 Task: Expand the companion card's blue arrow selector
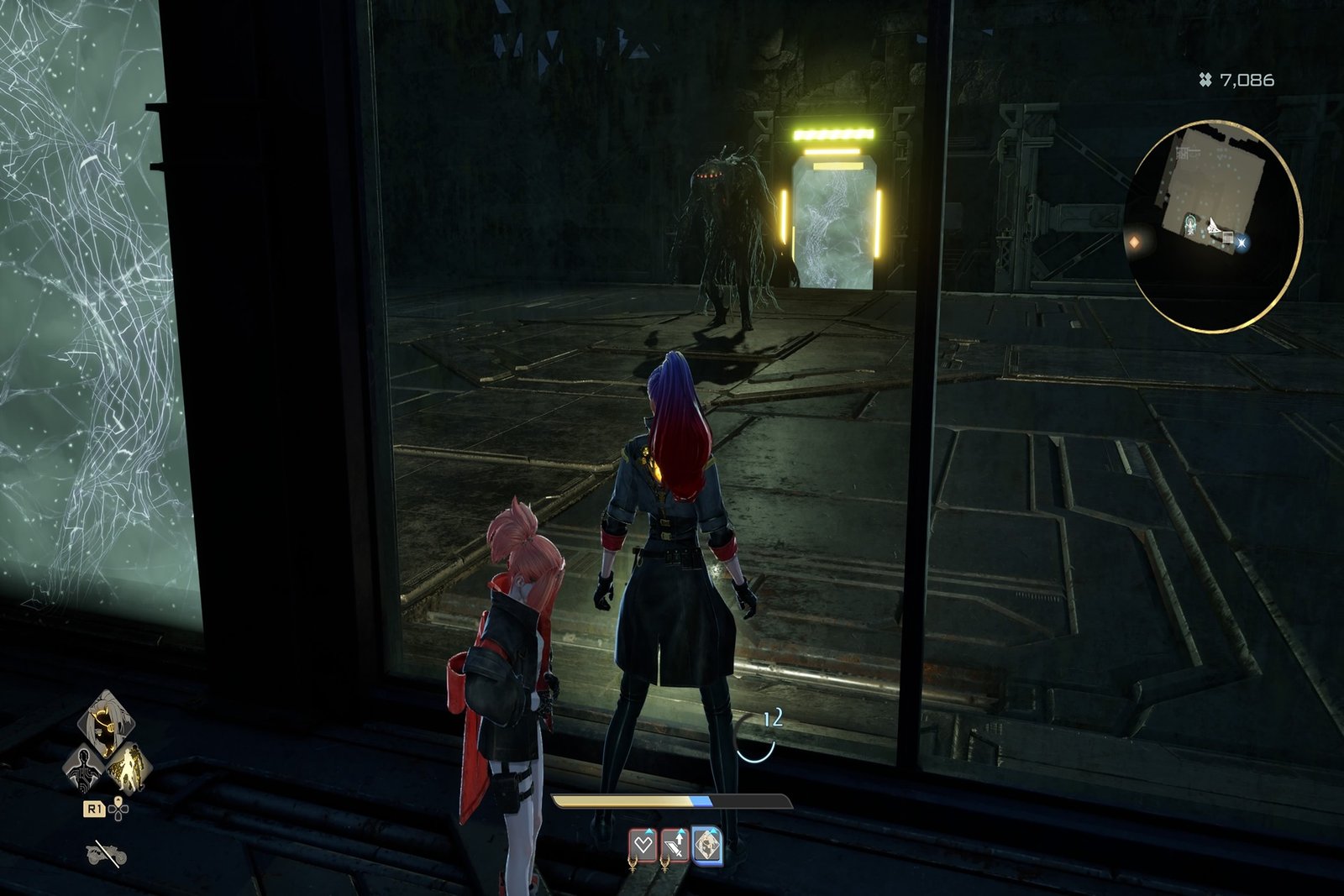point(713,831)
